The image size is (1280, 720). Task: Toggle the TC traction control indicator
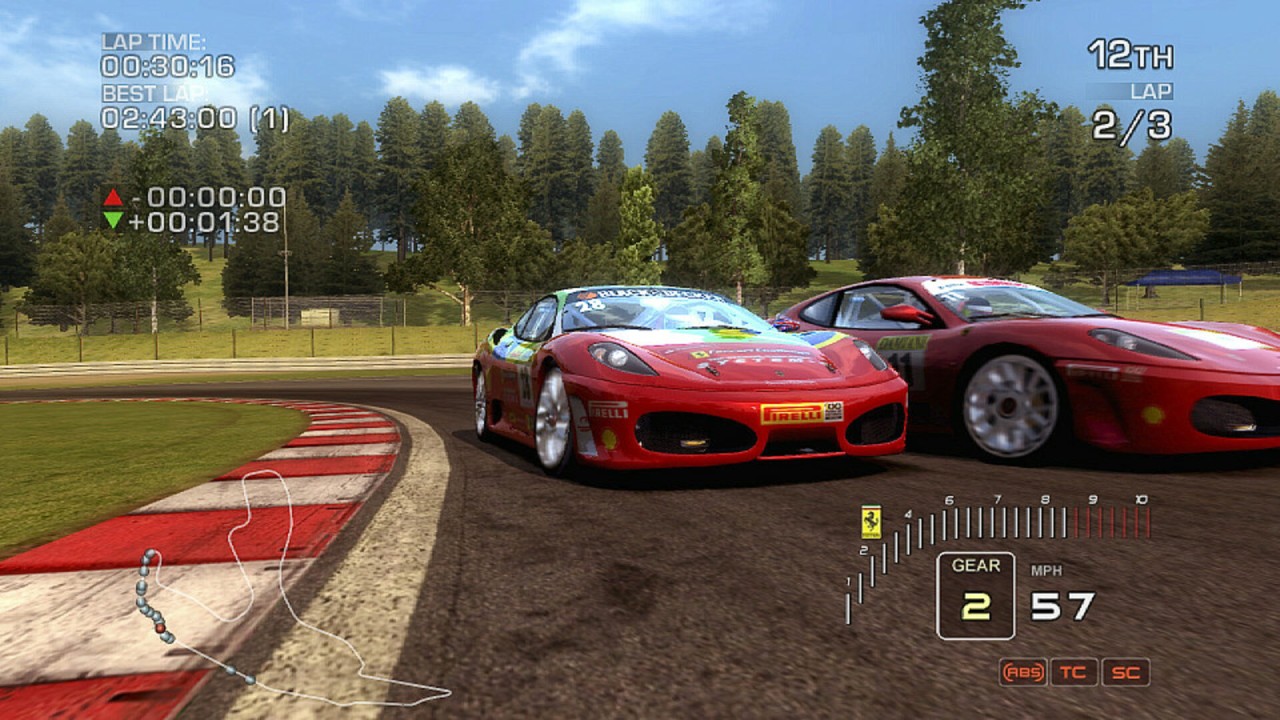[1074, 672]
